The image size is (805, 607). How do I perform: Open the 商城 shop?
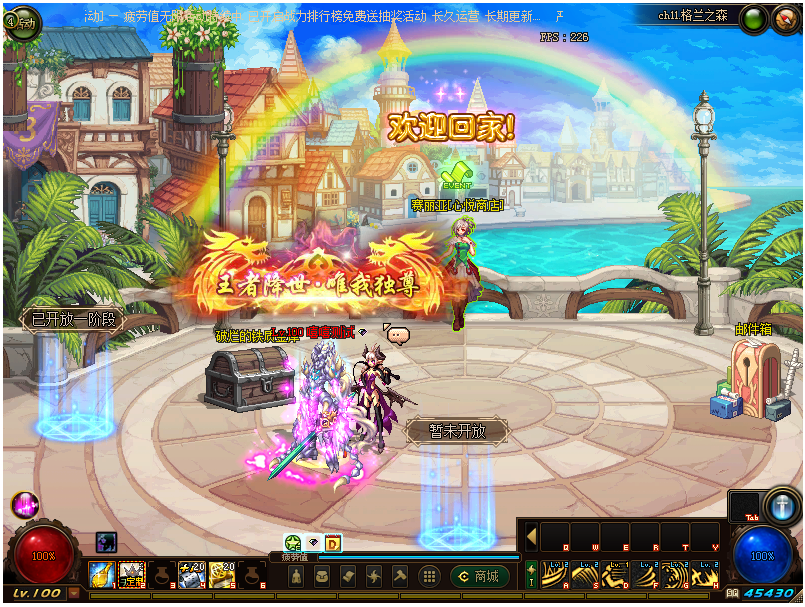(479, 576)
